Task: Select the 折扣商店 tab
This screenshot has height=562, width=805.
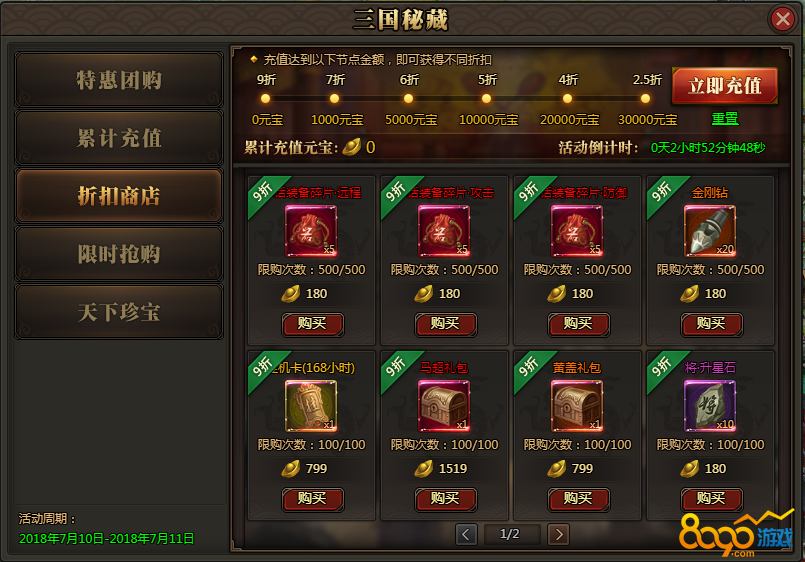Action: pyautogui.click(x=119, y=196)
